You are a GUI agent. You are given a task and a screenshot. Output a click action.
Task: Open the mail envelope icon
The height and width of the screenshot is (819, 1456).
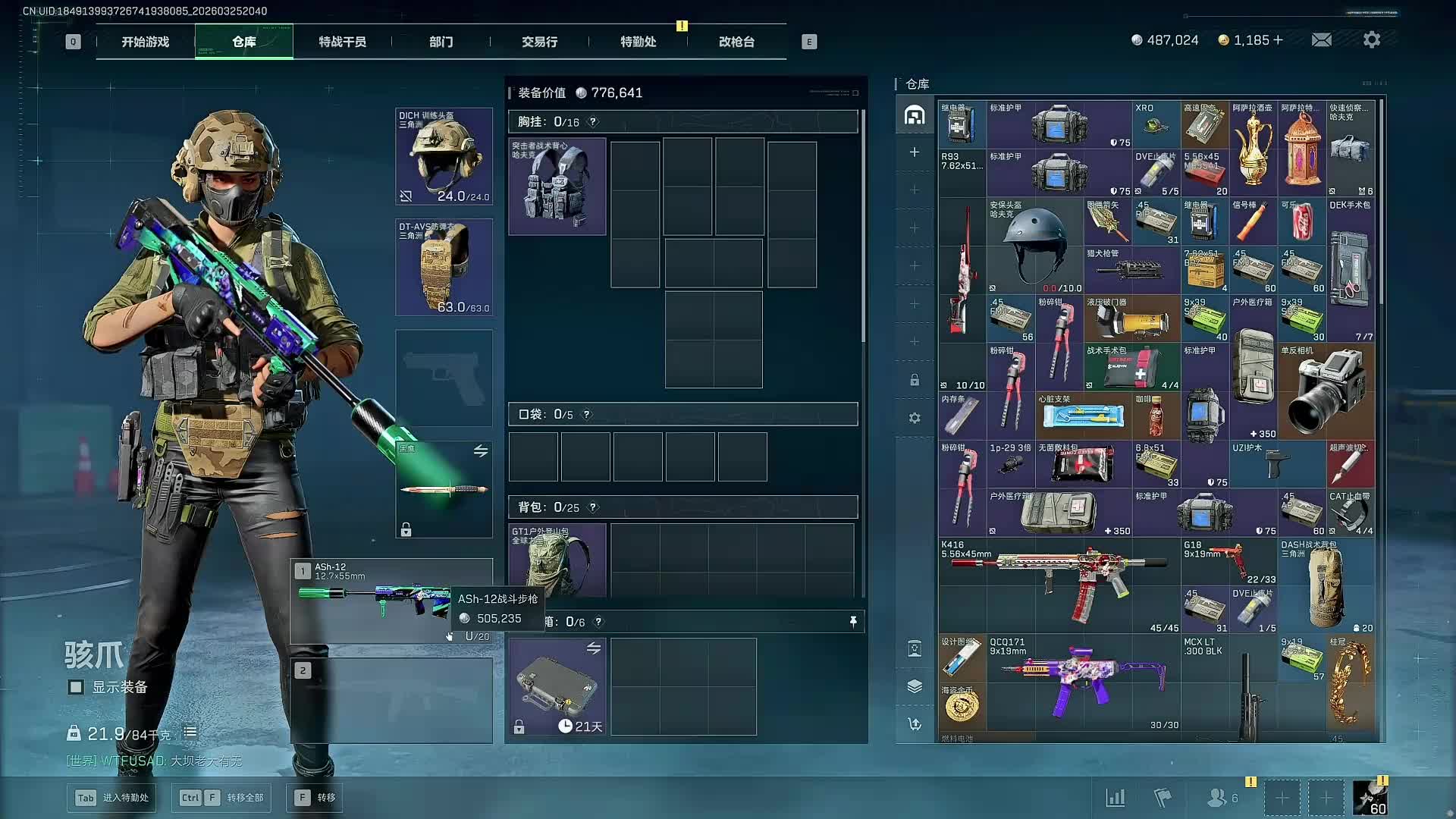(x=1321, y=40)
